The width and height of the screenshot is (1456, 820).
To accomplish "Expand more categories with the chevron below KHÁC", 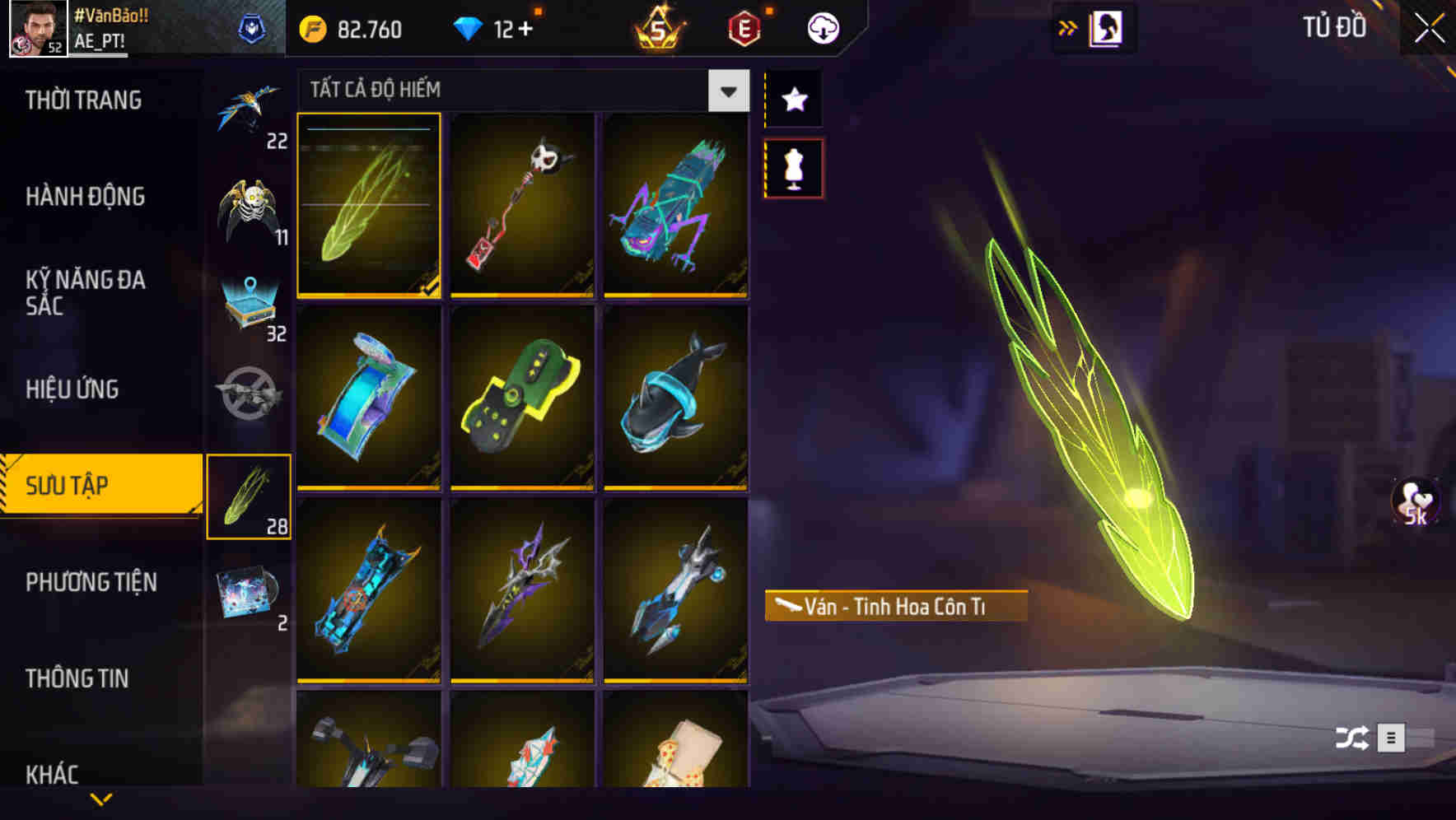I will (99, 800).
